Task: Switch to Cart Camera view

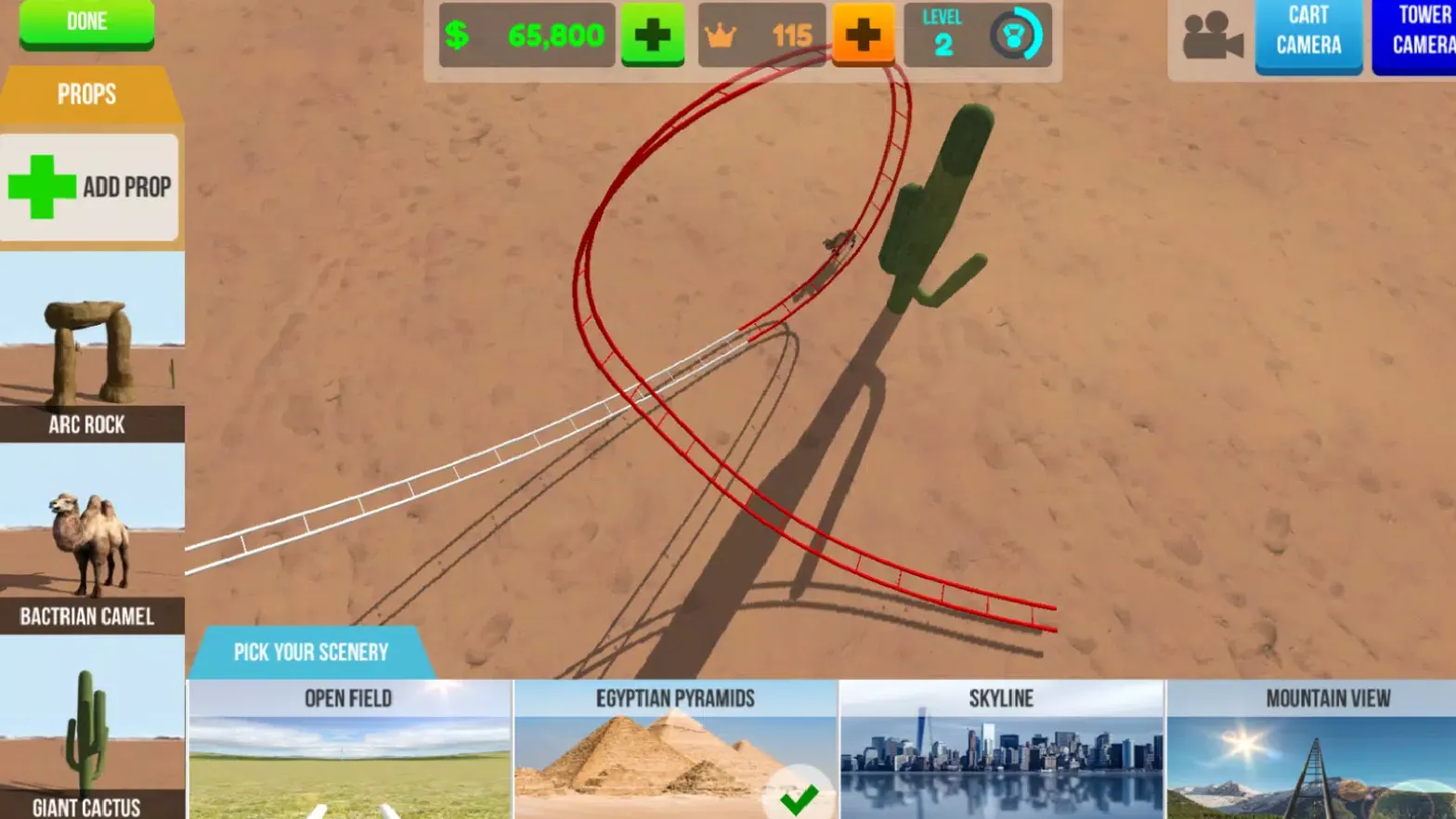Action: (1309, 35)
